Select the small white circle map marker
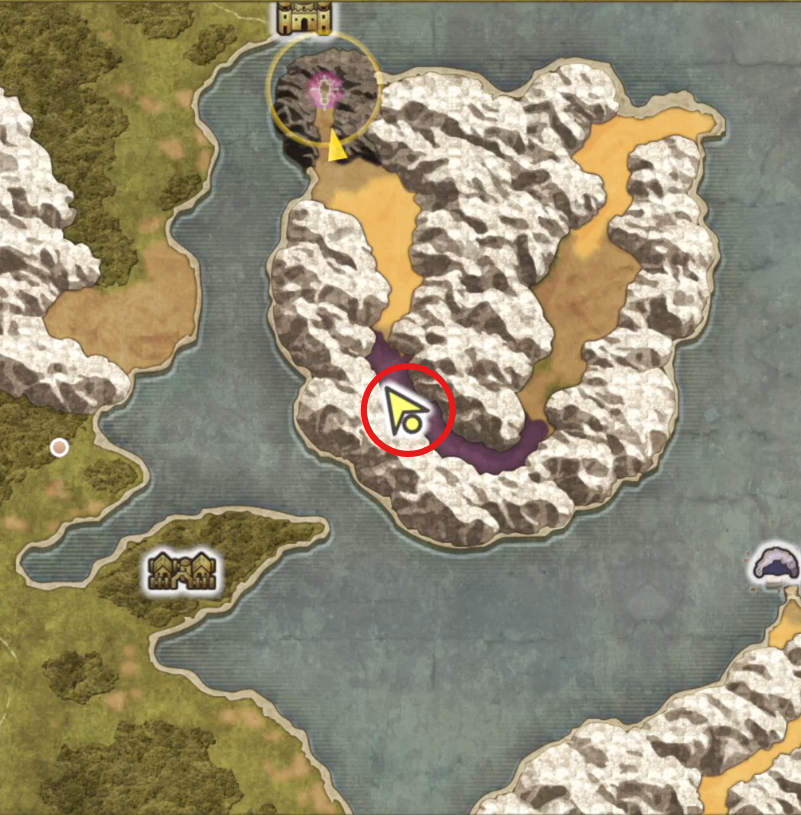The image size is (801, 815). tap(60, 447)
